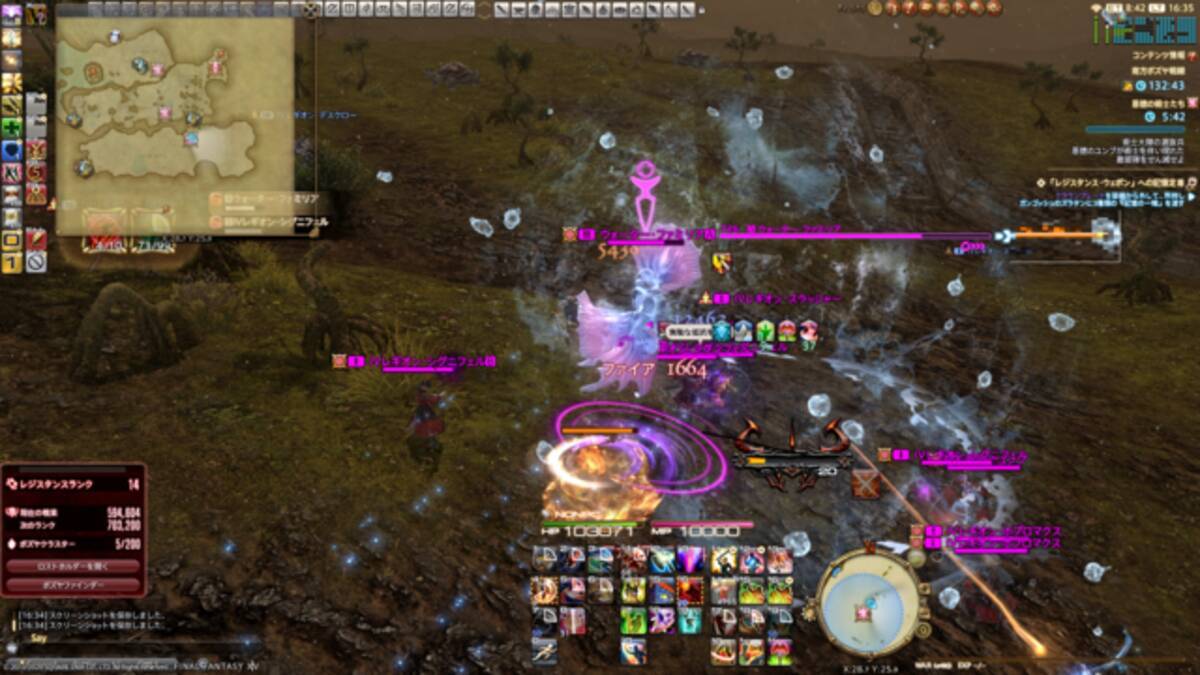Select the blue shield icon in left sidebar
1200x675 pixels.
click(x=12, y=149)
